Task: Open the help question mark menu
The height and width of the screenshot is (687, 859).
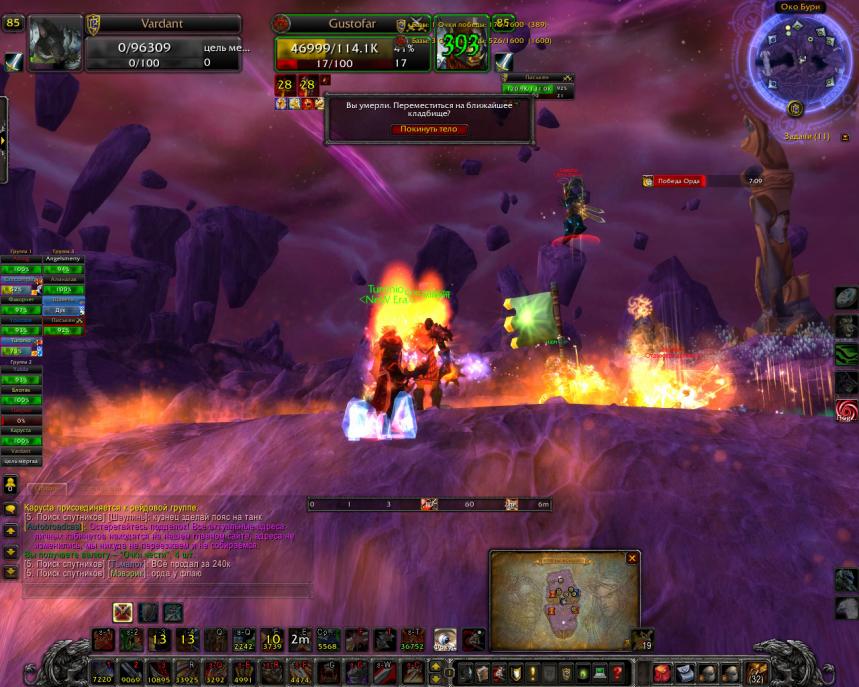Action: [618, 672]
